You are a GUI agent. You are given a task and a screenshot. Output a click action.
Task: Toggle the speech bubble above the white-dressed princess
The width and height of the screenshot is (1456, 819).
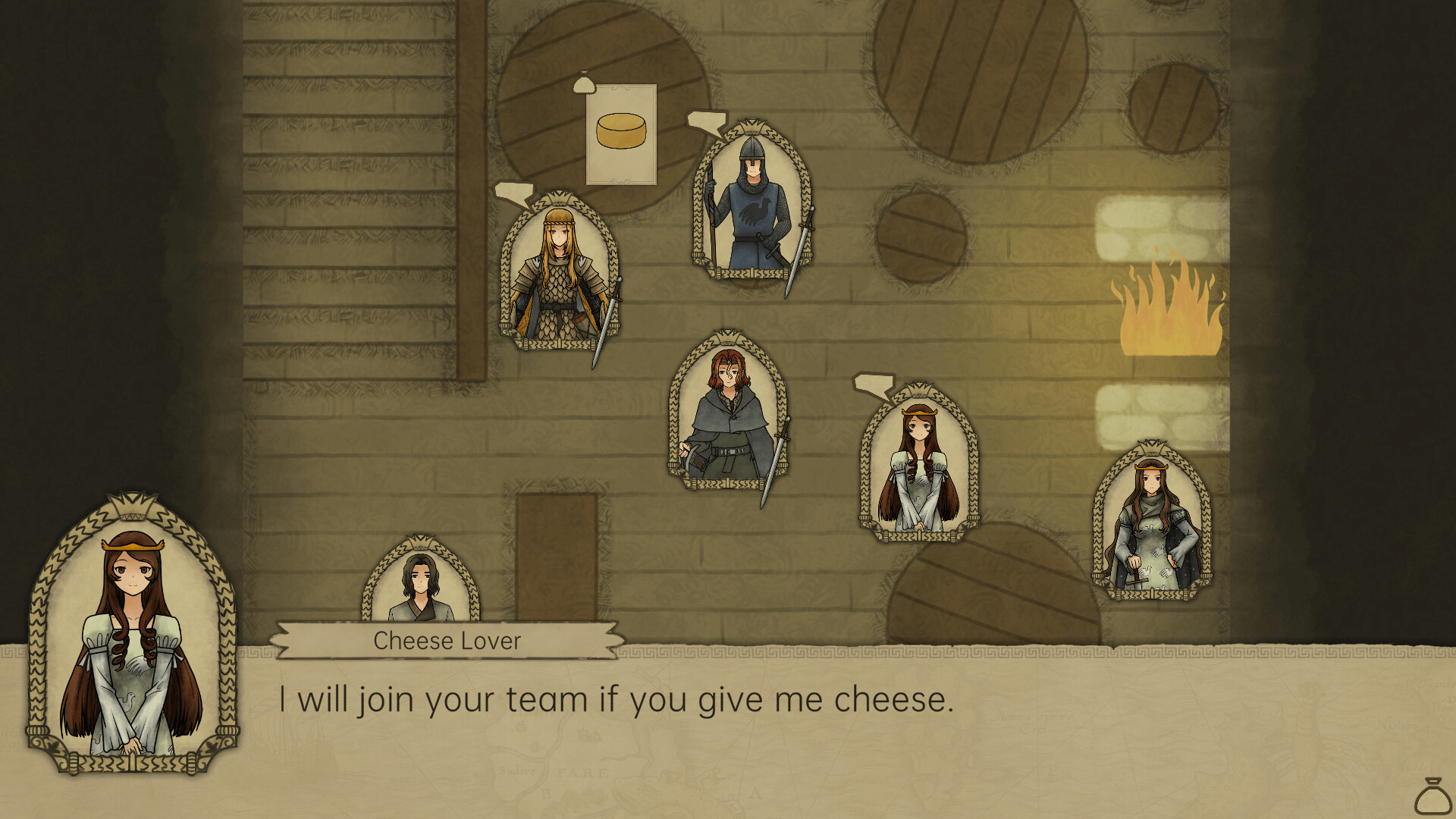click(874, 385)
